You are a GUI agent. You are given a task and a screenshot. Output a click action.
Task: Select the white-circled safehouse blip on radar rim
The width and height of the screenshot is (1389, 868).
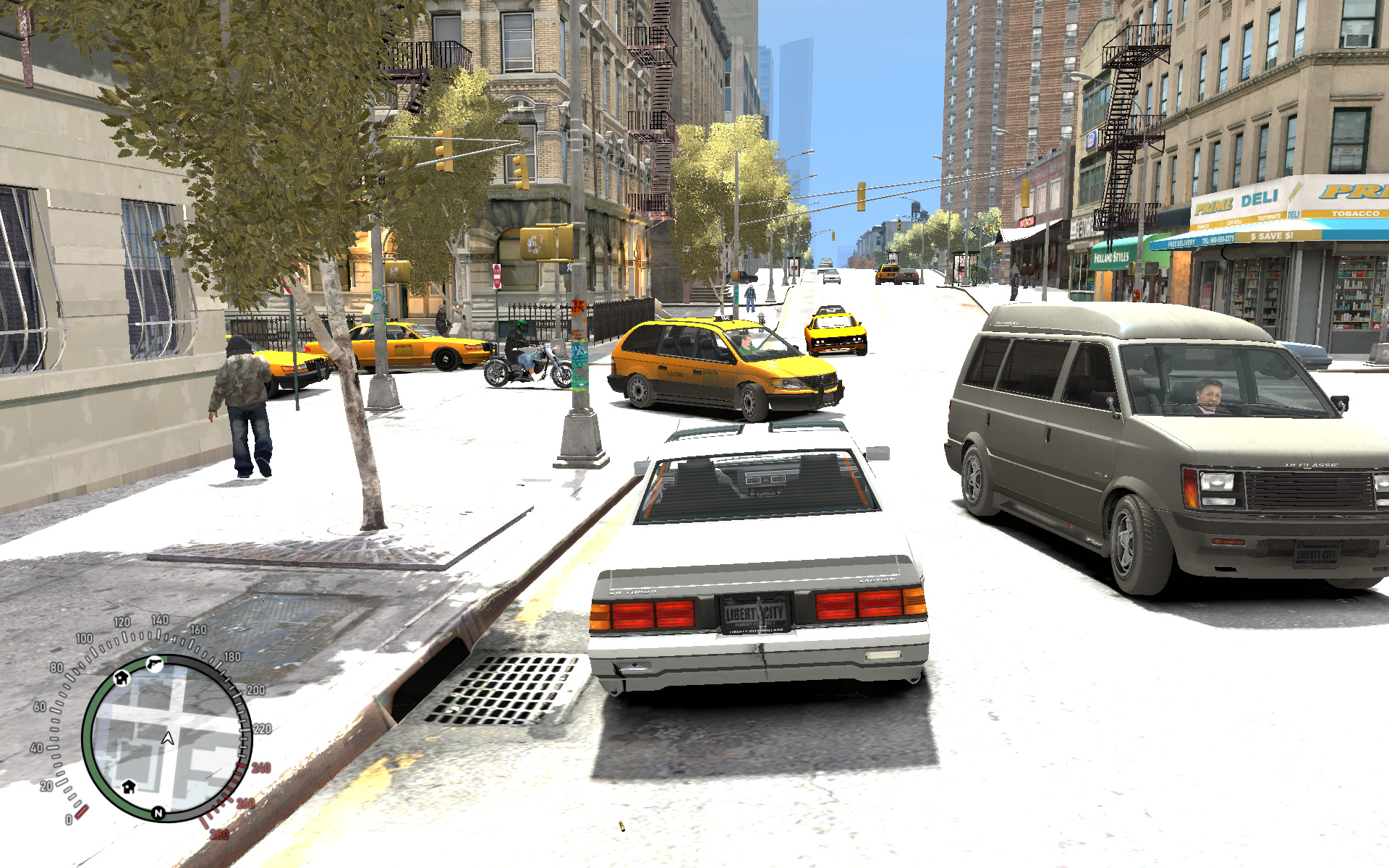(x=122, y=678)
